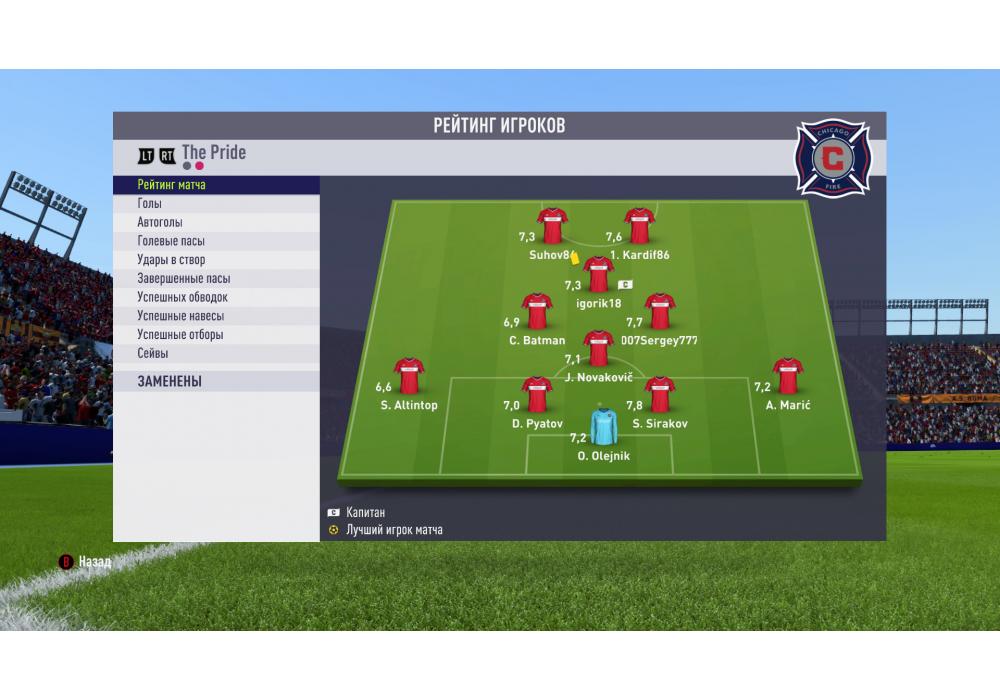The height and width of the screenshot is (700, 1000).
Task: Choose striker Kardif86's shirt
Action: pyautogui.click(x=639, y=226)
